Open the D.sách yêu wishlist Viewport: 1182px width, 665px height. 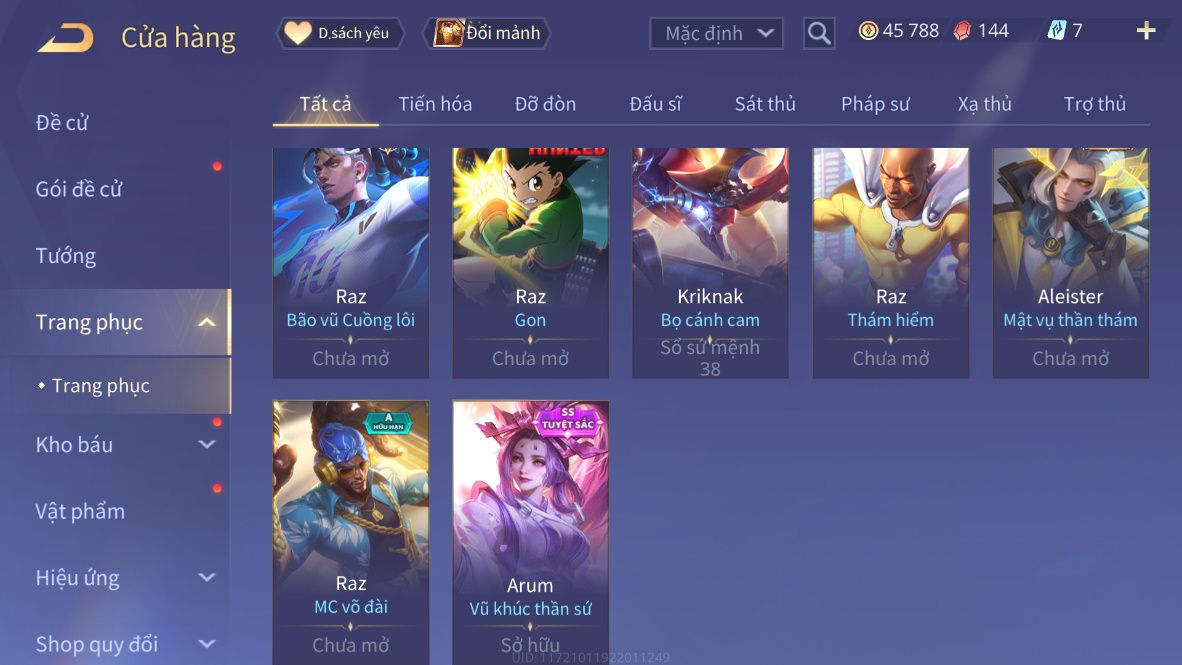[340, 33]
